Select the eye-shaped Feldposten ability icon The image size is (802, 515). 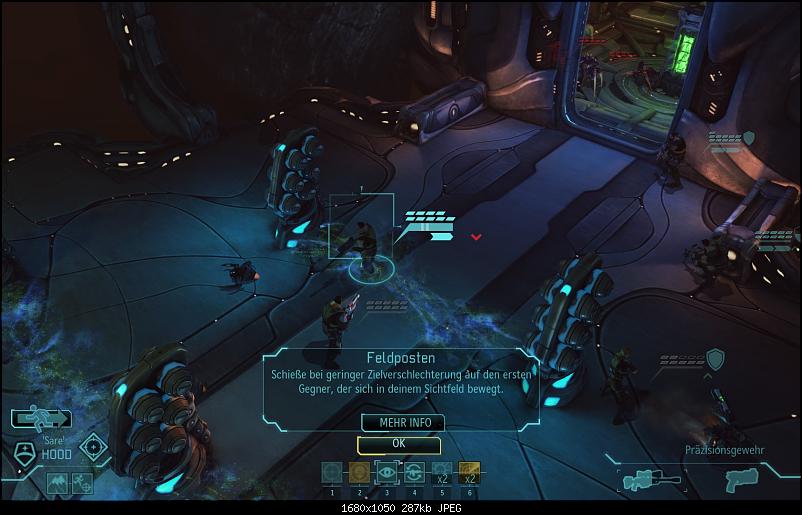tap(387, 472)
